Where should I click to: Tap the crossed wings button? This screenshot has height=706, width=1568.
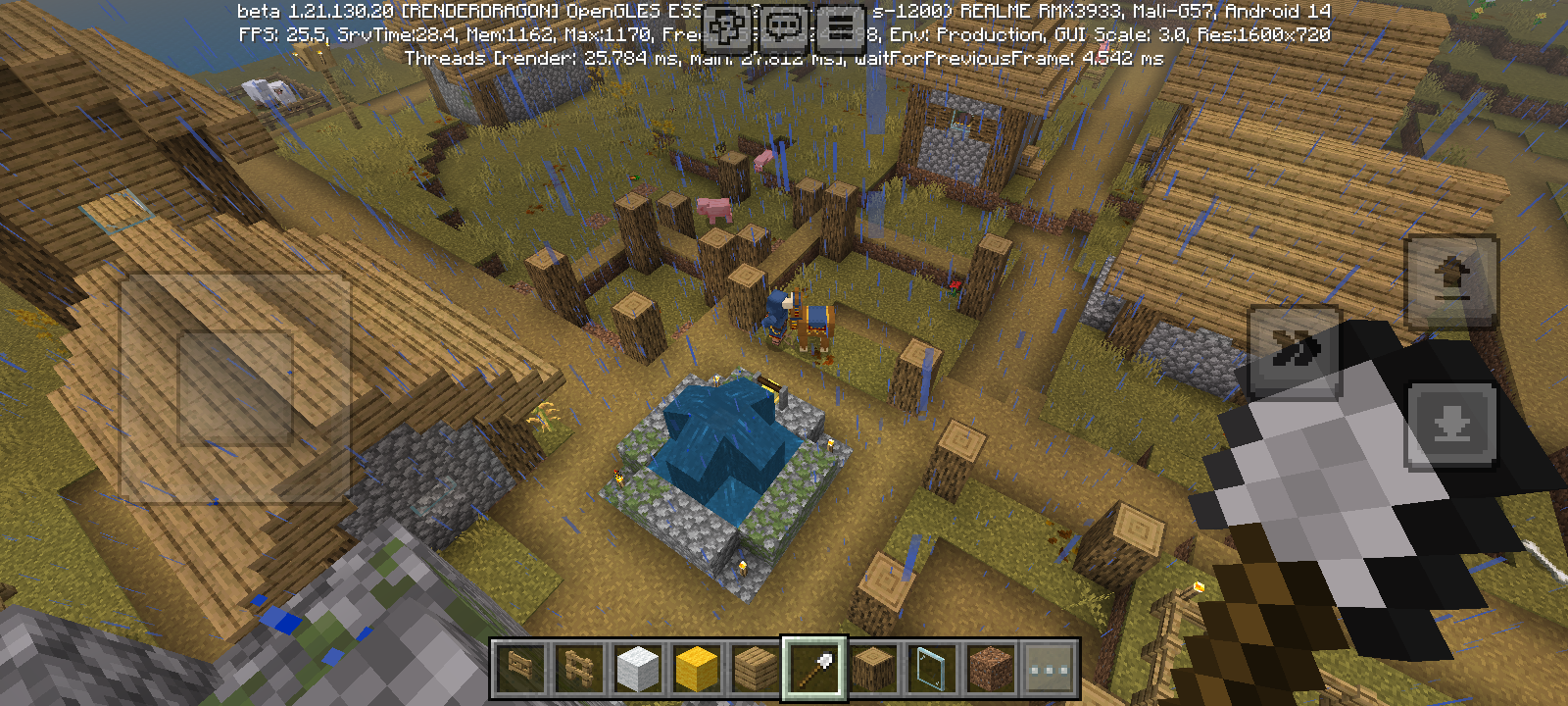[1294, 351]
